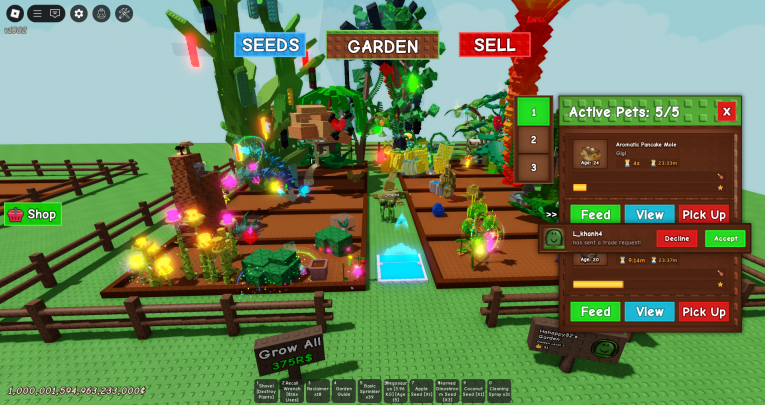Viewport: 765px width, 405px height.
Task: Accept the trade request from L_khanh4
Action: click(x=725, y=238)
